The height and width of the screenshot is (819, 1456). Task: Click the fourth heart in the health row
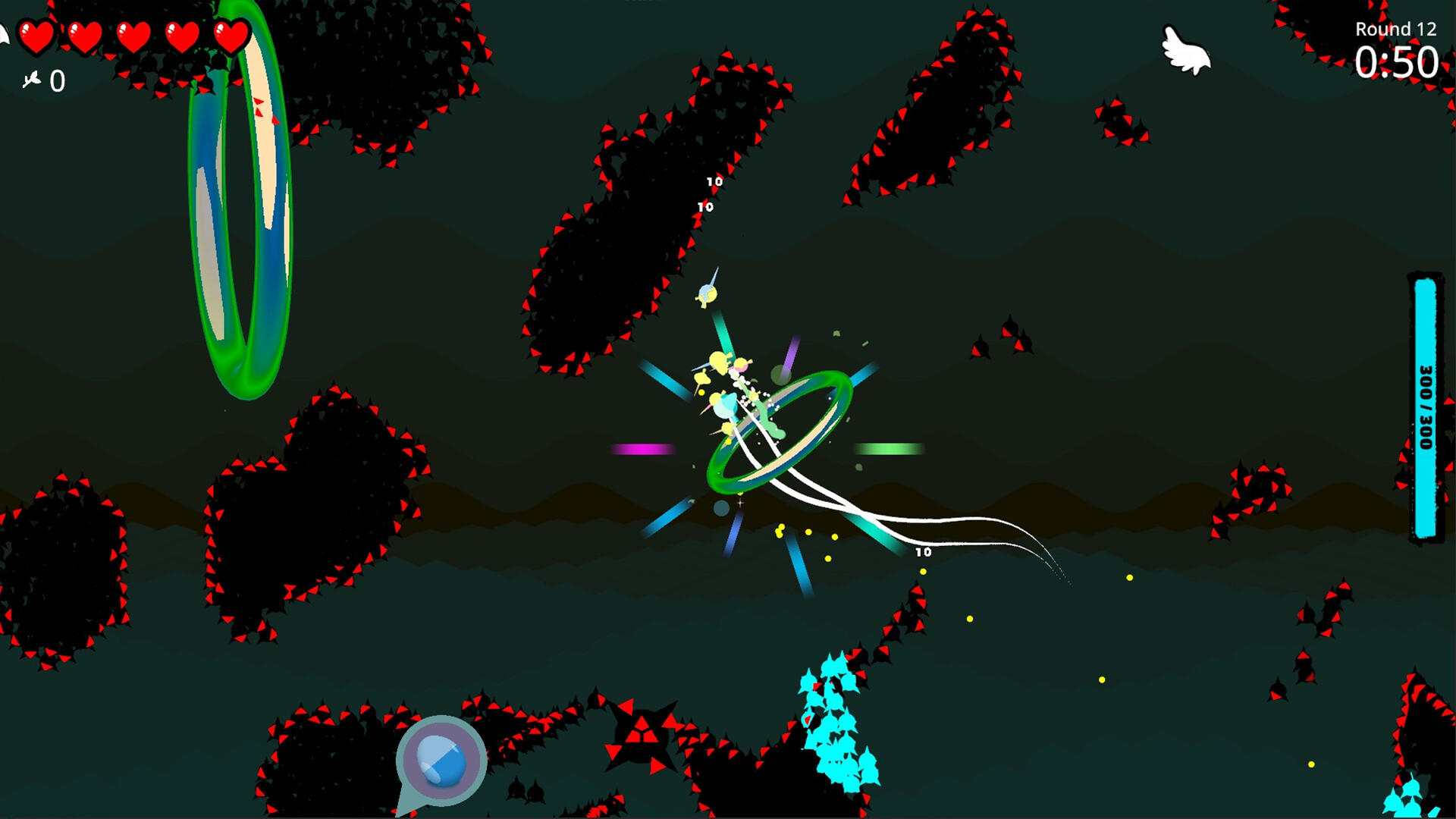click(182, 36)
